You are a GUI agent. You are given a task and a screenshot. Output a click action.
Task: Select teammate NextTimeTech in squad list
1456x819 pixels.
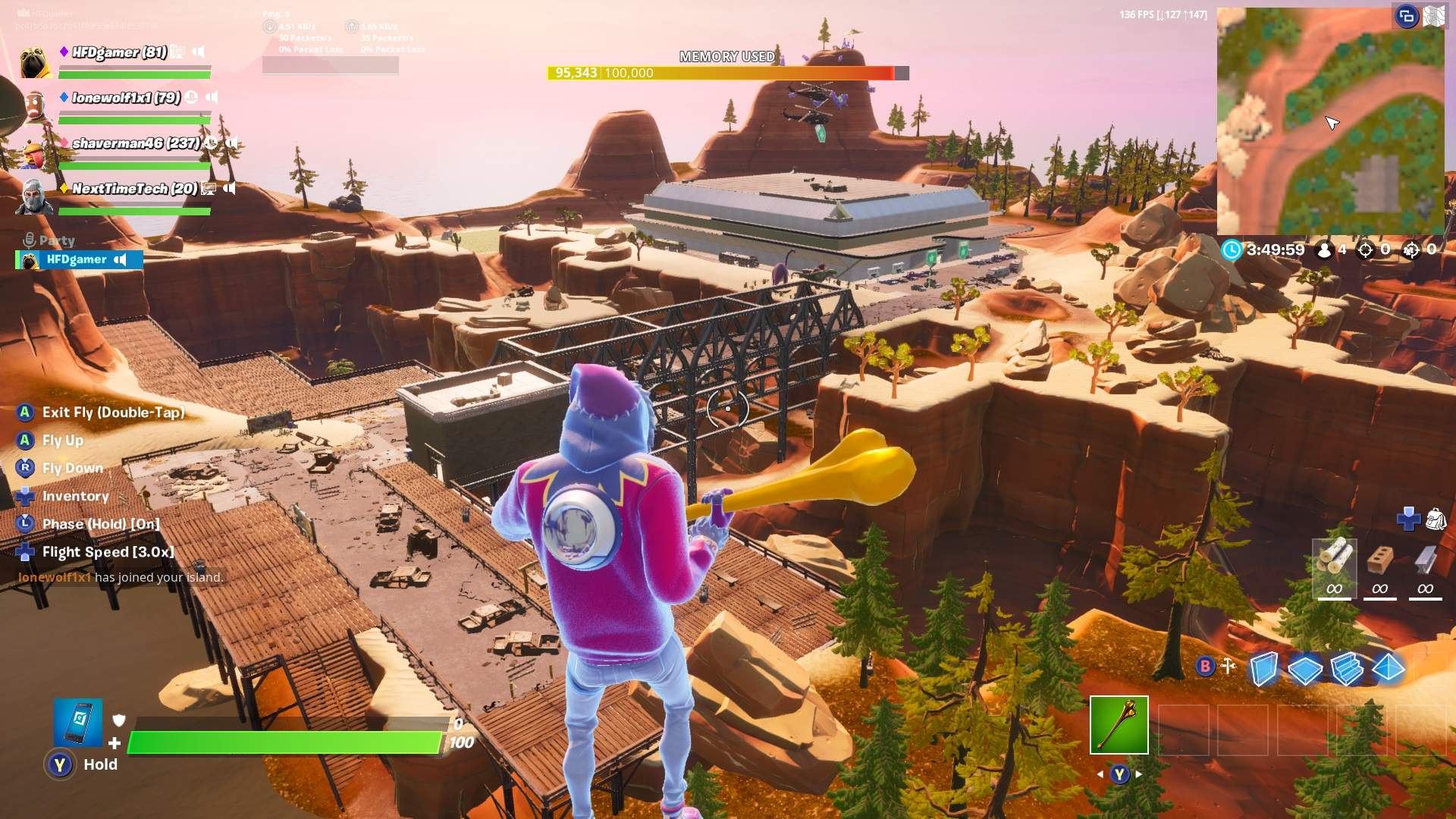point(133,189)
